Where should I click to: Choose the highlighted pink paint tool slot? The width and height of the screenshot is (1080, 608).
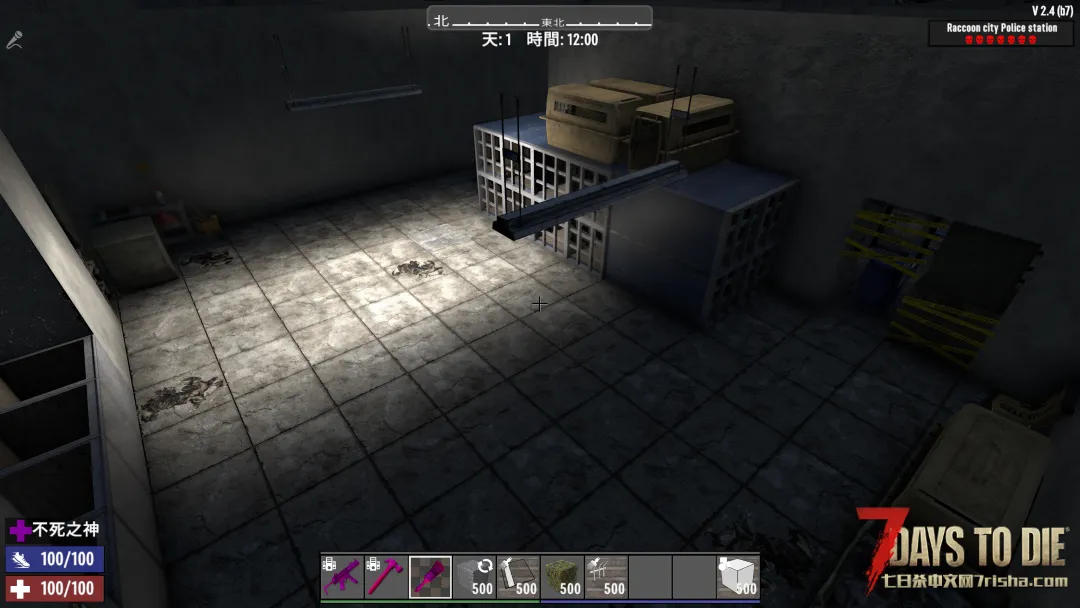pos(430,577)
